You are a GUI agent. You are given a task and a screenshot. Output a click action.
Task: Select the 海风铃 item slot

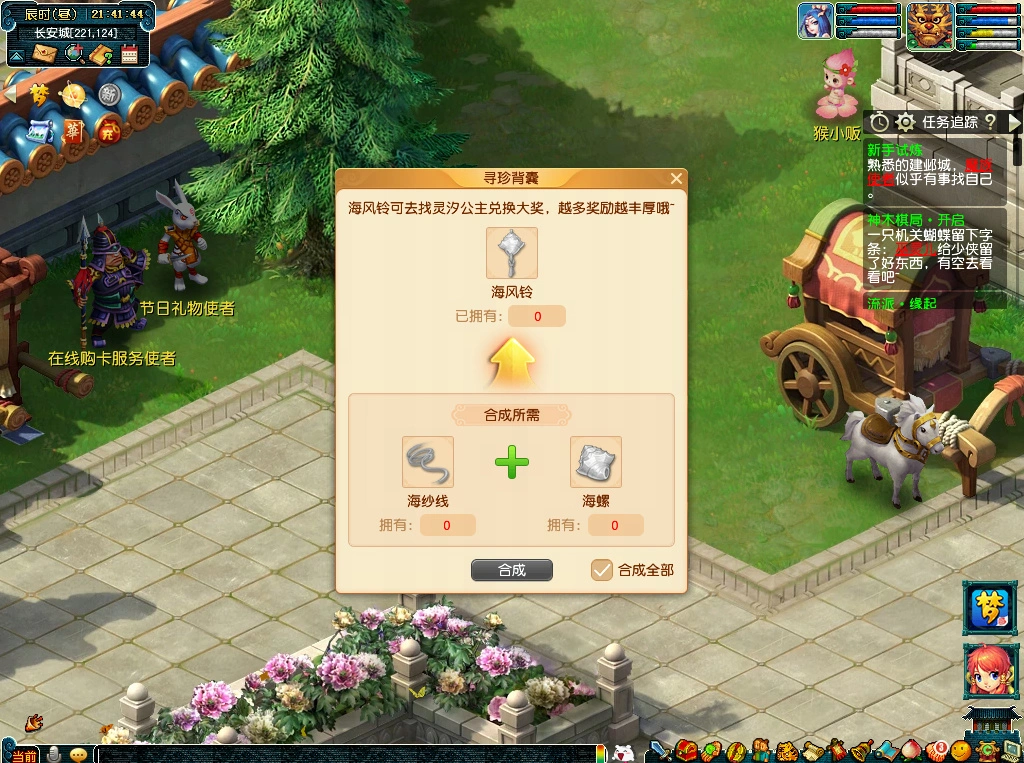(x=511, y=253)
